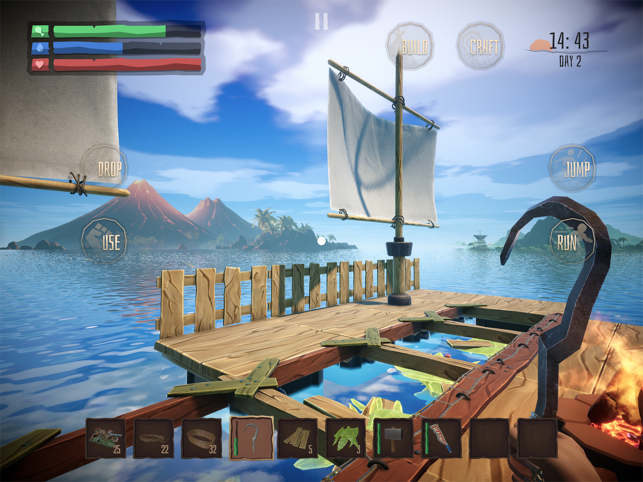
Task: Select the wooden planks hotbar slot
Action: [297, 437]
